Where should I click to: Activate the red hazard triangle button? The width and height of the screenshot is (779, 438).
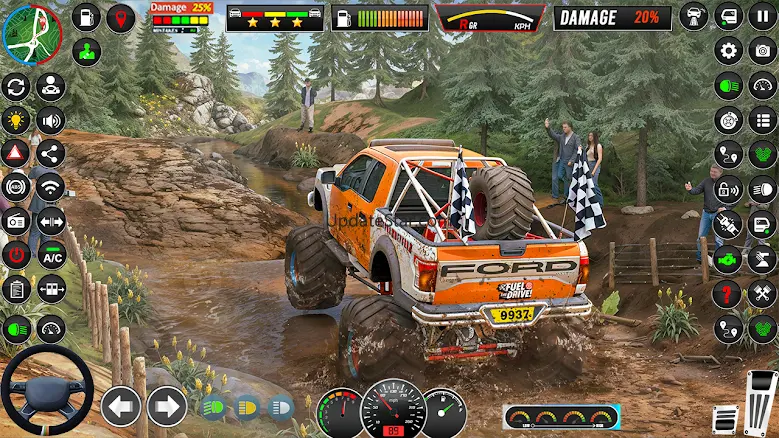16,153
